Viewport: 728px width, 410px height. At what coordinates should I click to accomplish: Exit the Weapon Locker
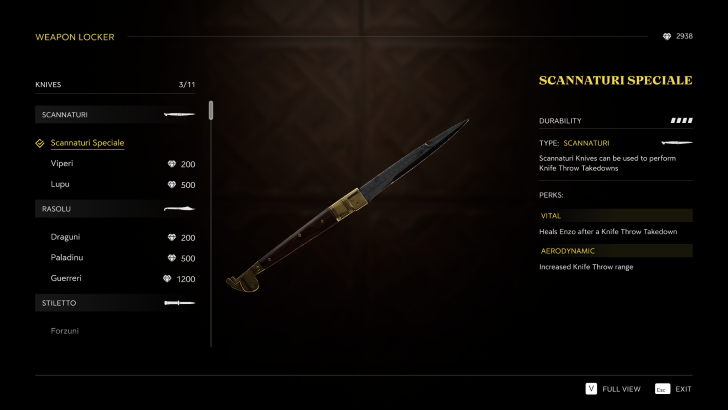coord(674,388)
